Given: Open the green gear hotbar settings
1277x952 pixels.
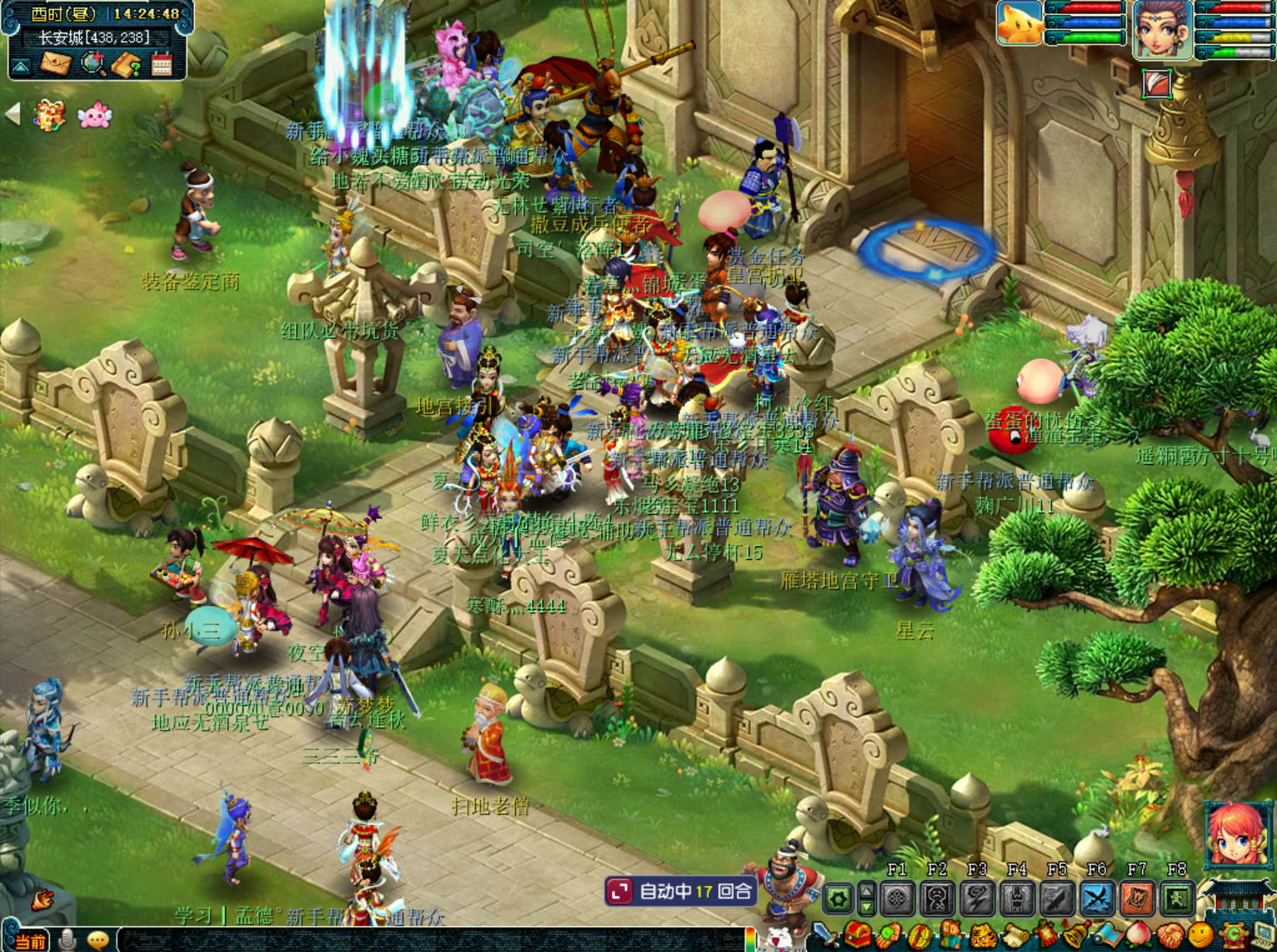Looking at the screenshot, I should click(838, 899).
